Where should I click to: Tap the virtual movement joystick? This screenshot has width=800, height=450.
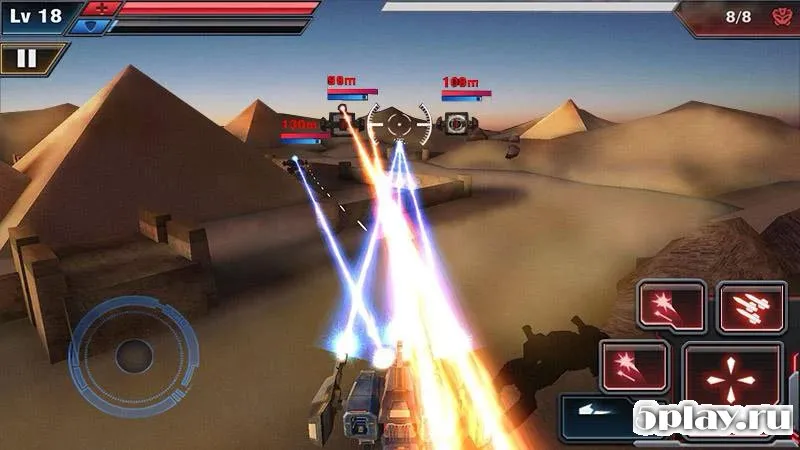[x=133, y=354]
